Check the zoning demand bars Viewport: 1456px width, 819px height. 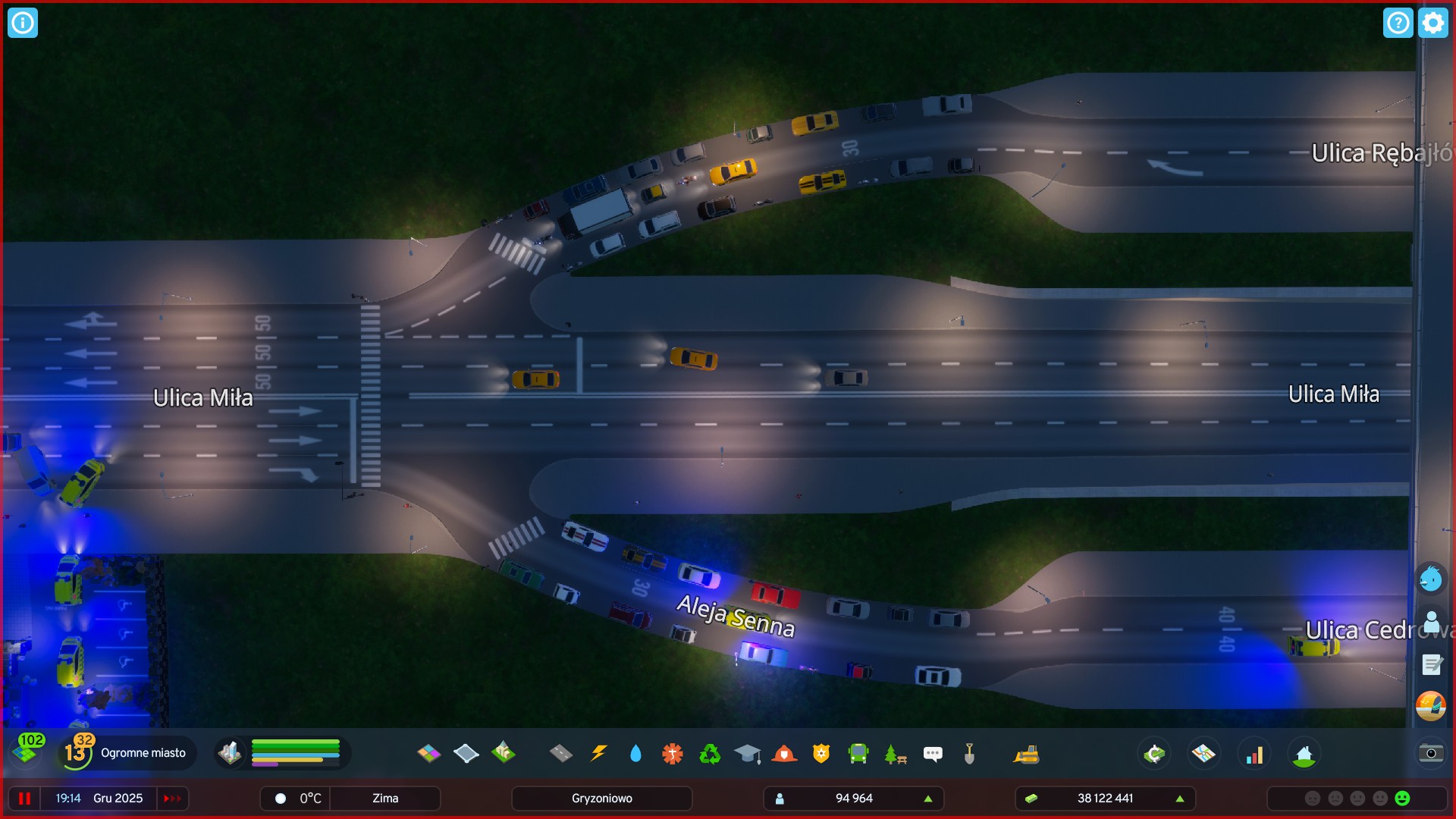point(296,753)
